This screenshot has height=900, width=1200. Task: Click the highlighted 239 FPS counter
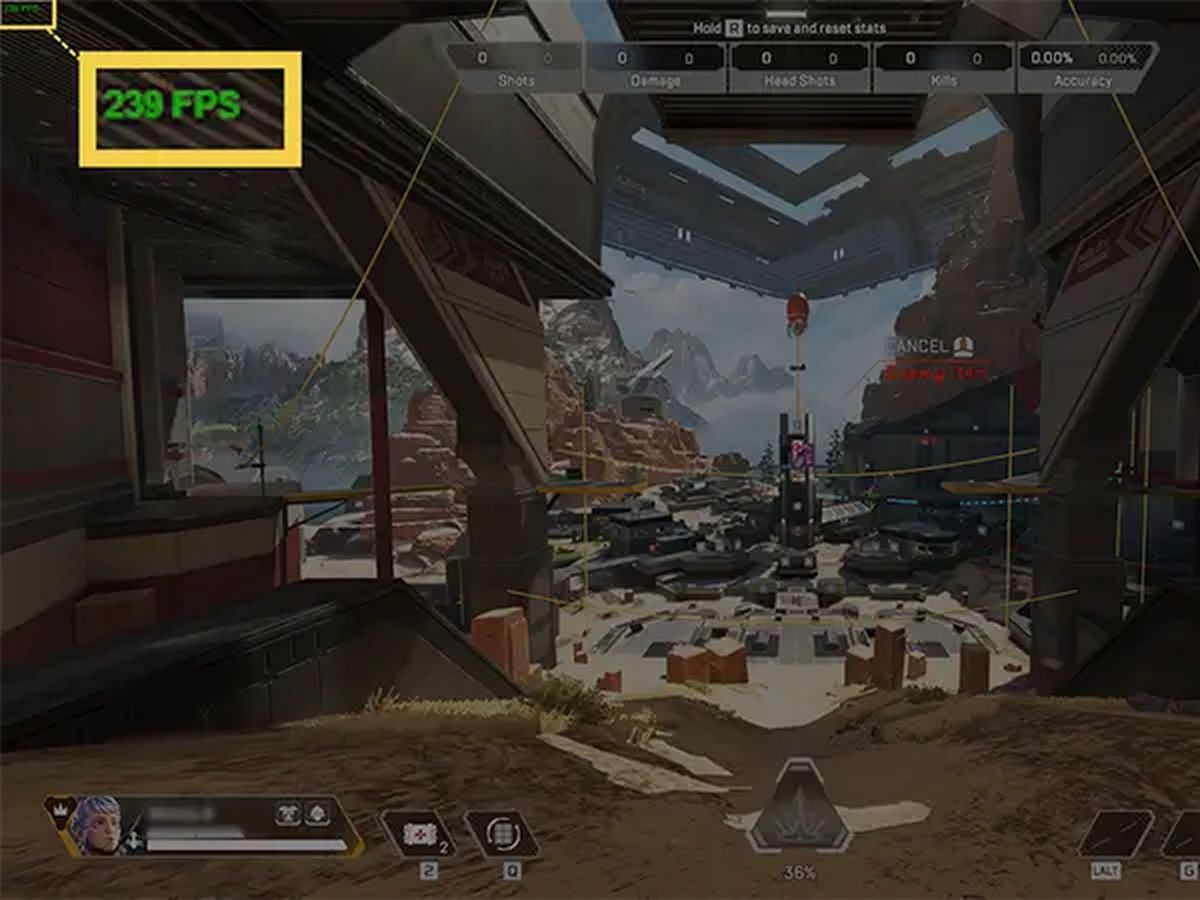tap(172, 104)
